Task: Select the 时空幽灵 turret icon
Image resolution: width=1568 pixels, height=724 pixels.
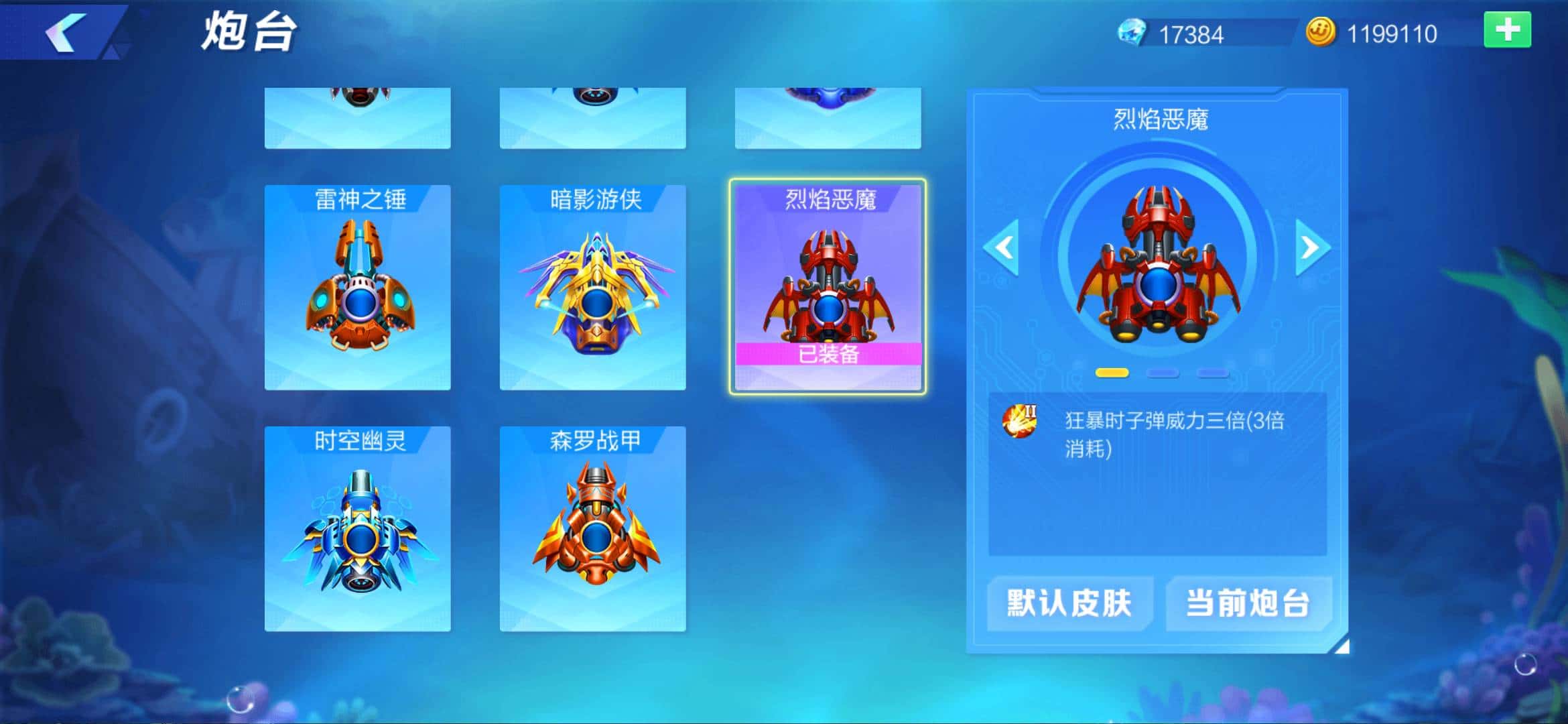Action: [358, 530]
